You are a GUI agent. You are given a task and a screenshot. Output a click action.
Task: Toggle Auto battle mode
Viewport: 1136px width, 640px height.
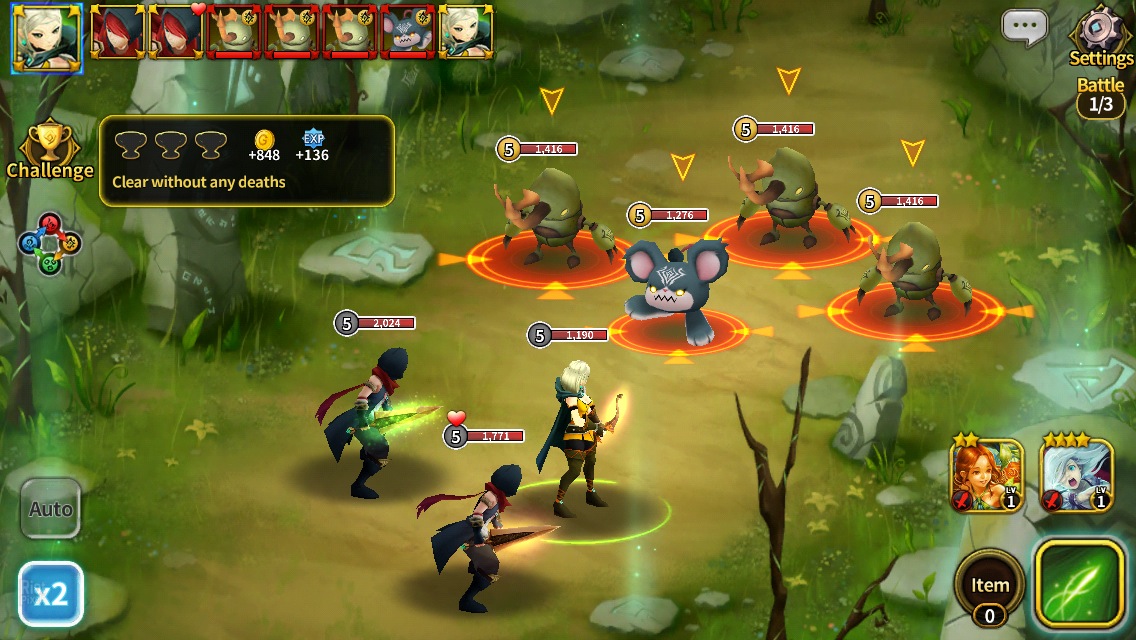pos(50,508)
